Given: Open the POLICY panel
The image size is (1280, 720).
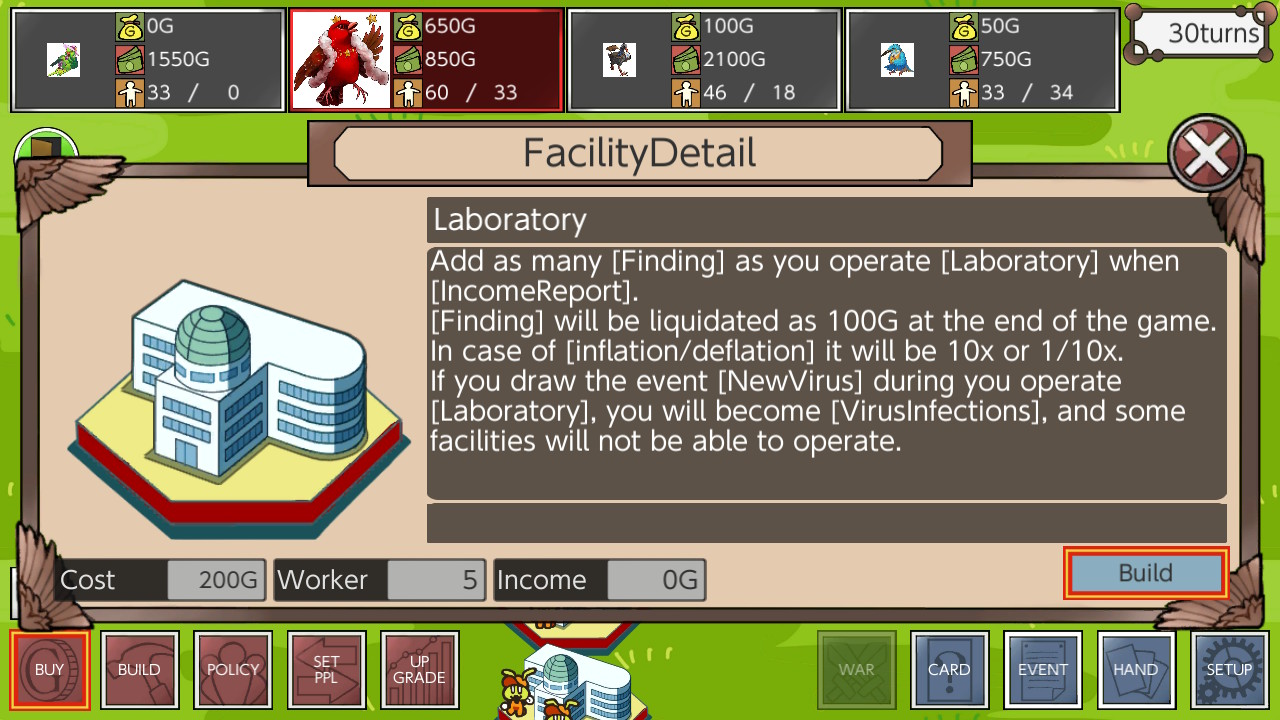Looking at the screenshot, I should click(233, 669).
